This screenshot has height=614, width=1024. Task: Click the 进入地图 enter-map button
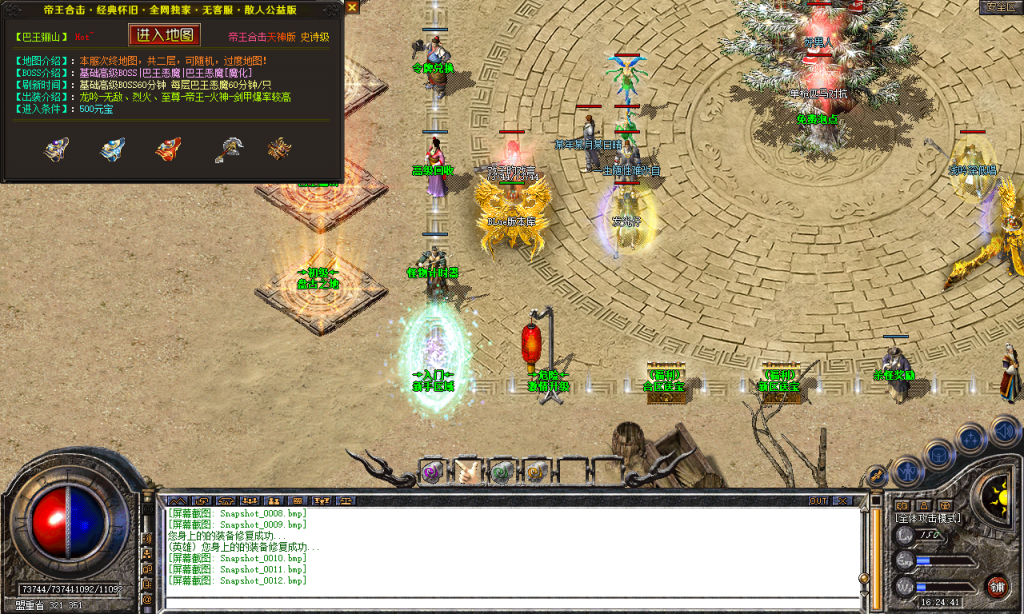(165, 35)
